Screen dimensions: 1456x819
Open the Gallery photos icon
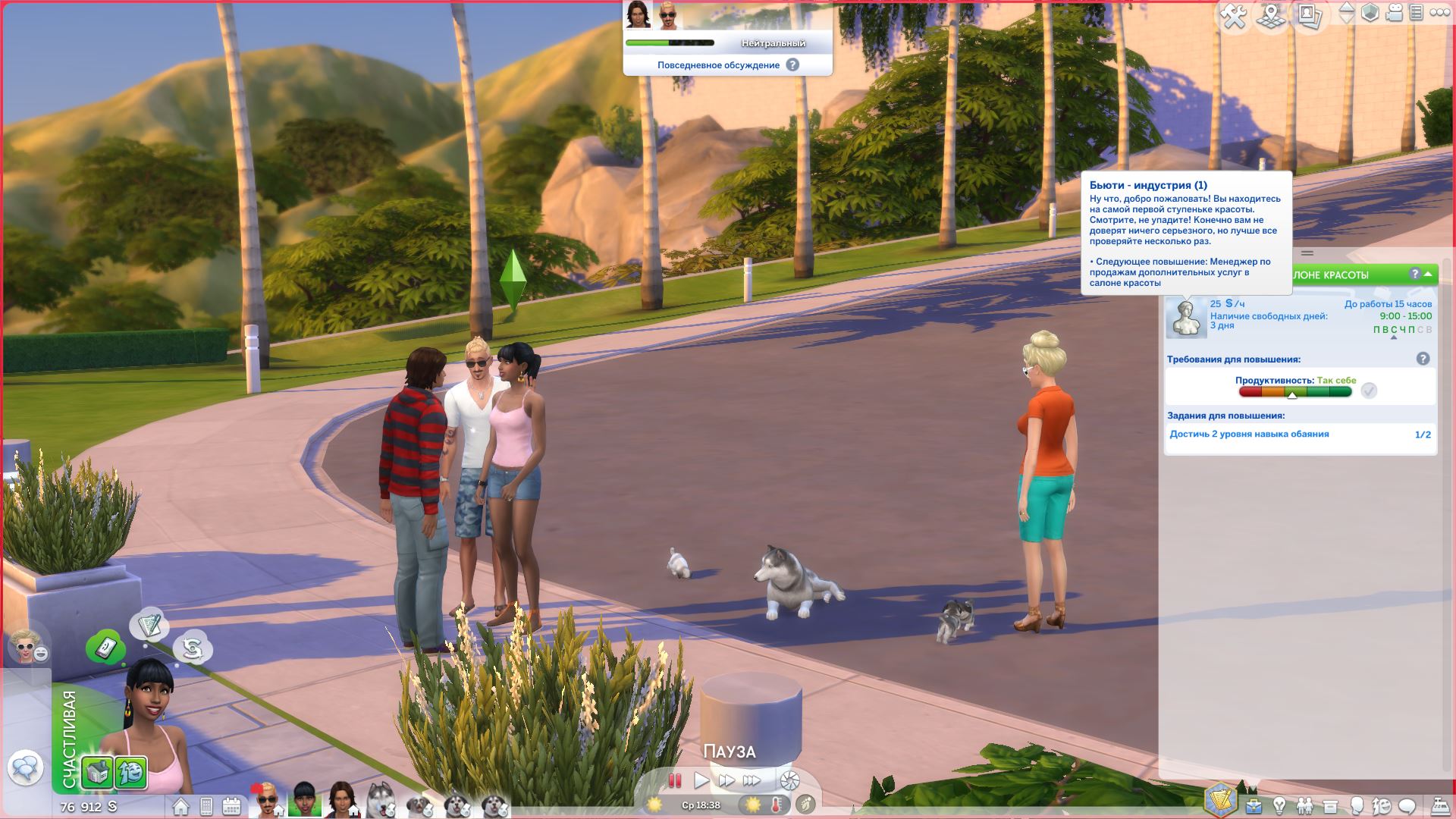click(x=1310, y=17)
